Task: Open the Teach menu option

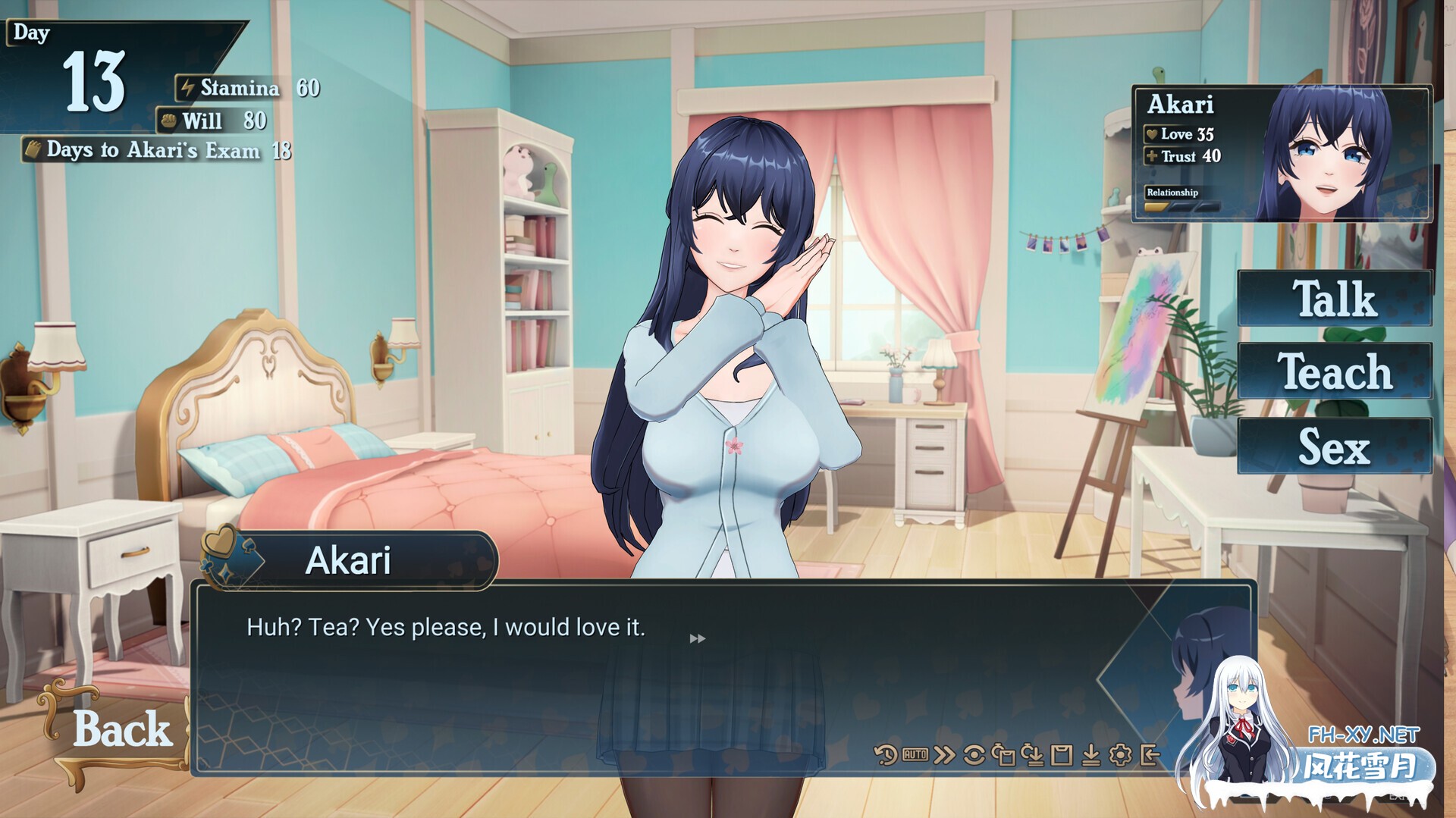Action: 1333,372
